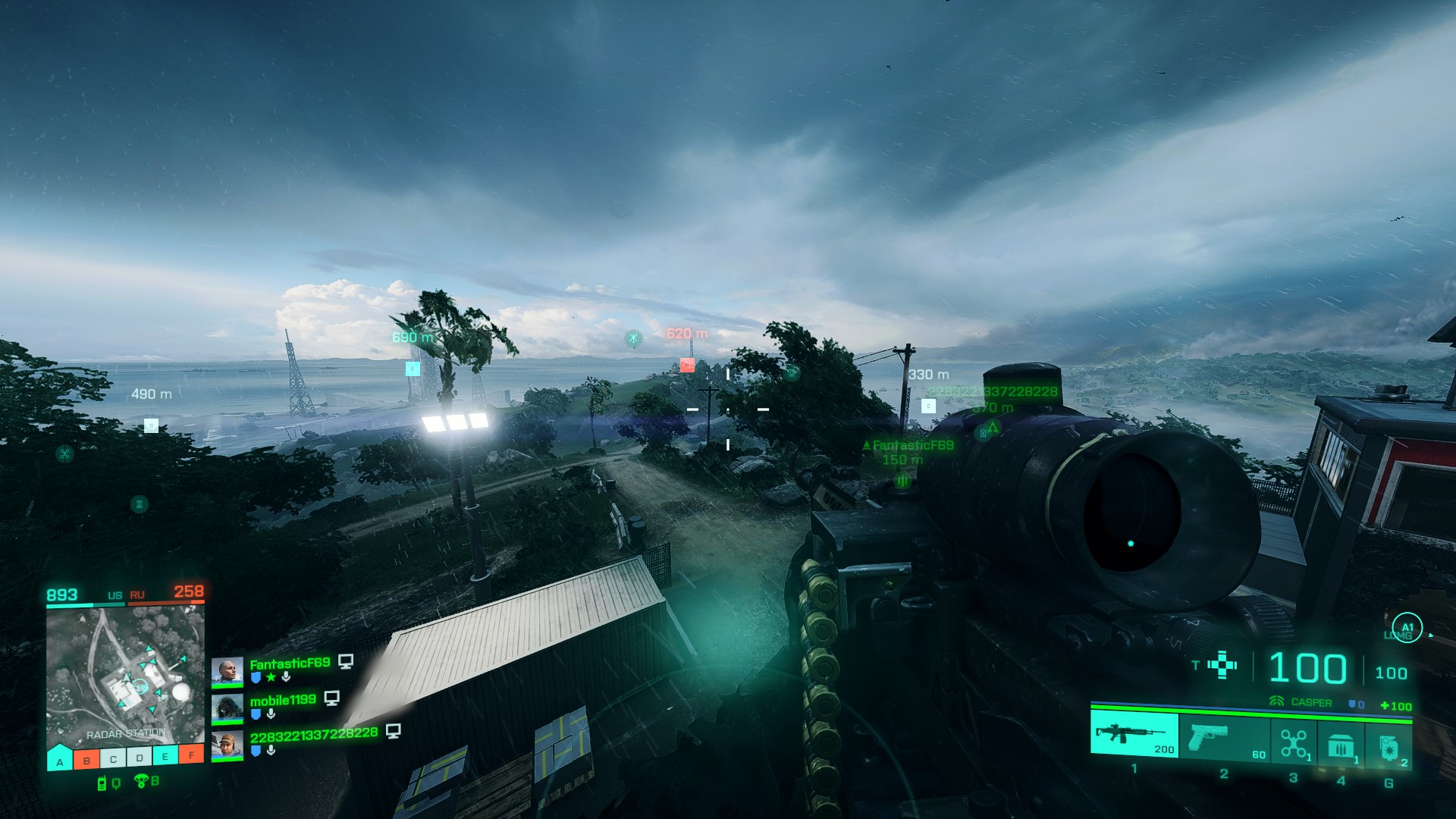Select the LMG primary weapon slot
Screen dimensions: 1456x819
click(x=1134, y=734)
